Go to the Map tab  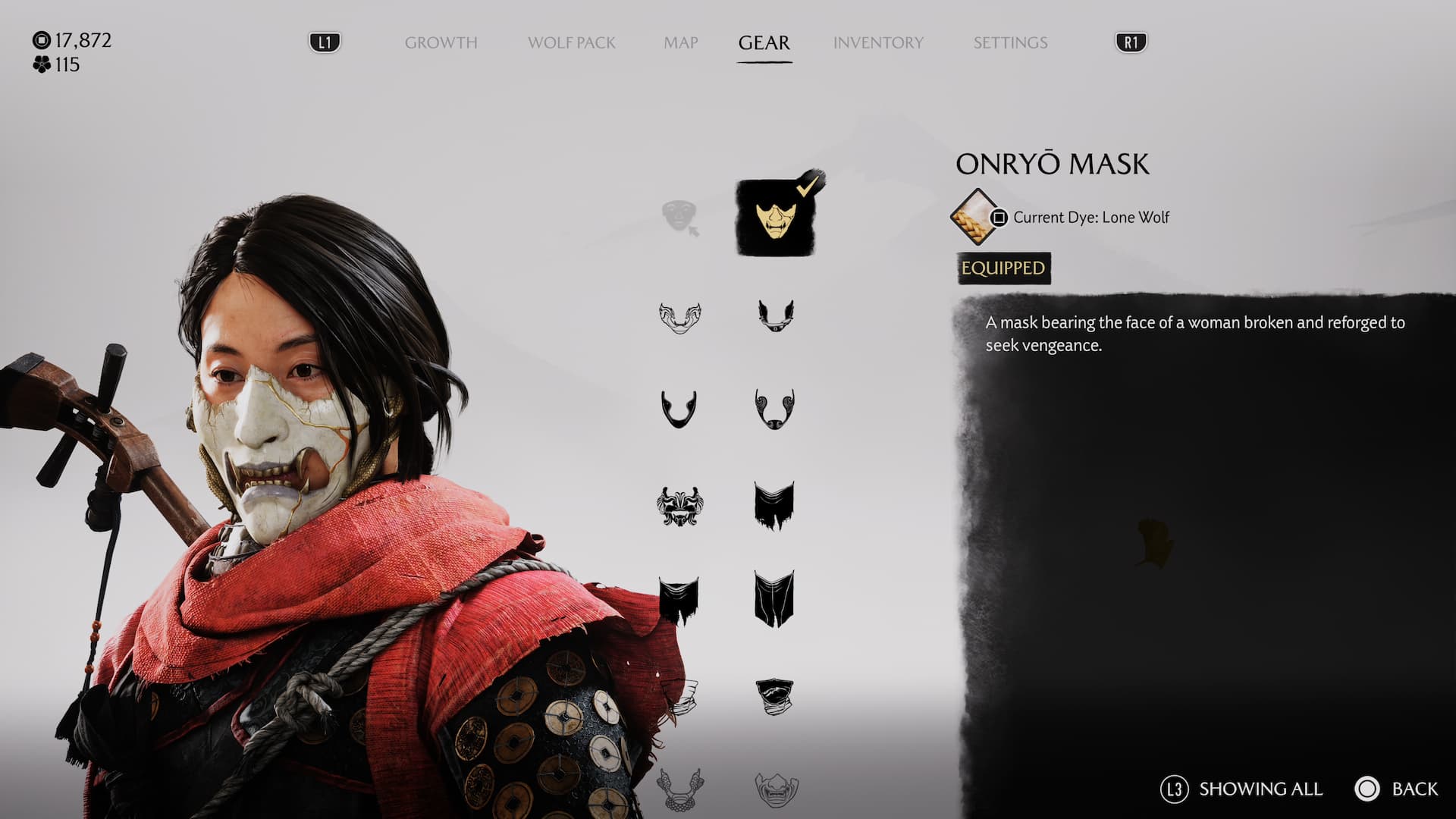pyautogui.click(x=680, y=42)
